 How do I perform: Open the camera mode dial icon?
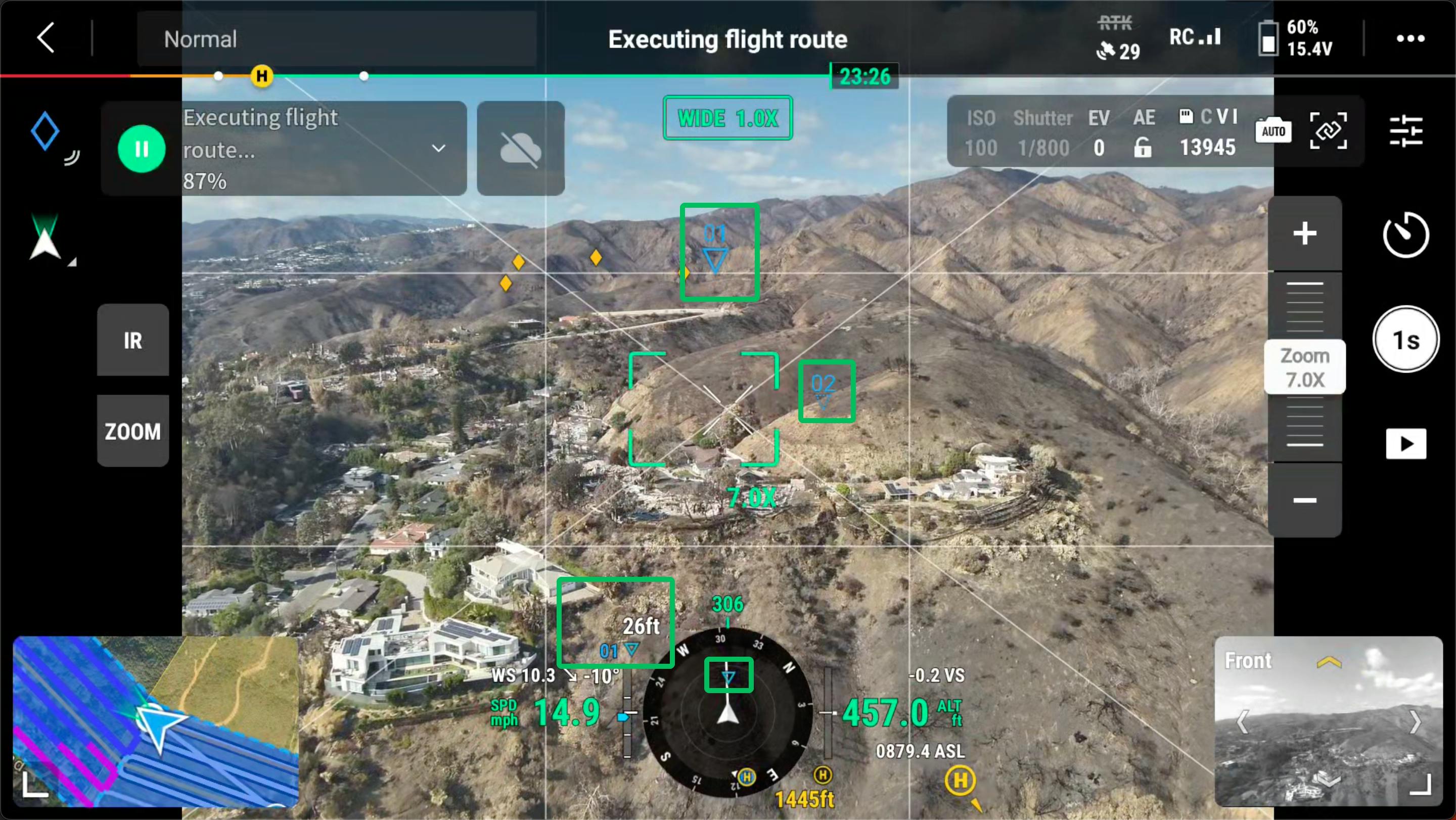click(x=1405, y=235)
